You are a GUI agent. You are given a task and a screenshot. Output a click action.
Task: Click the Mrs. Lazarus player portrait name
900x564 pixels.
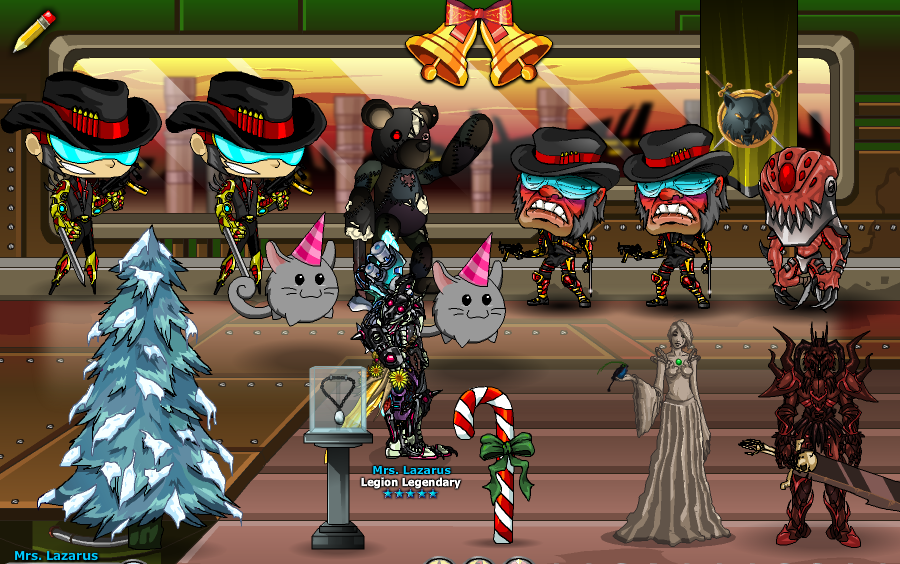pos(56,555)
